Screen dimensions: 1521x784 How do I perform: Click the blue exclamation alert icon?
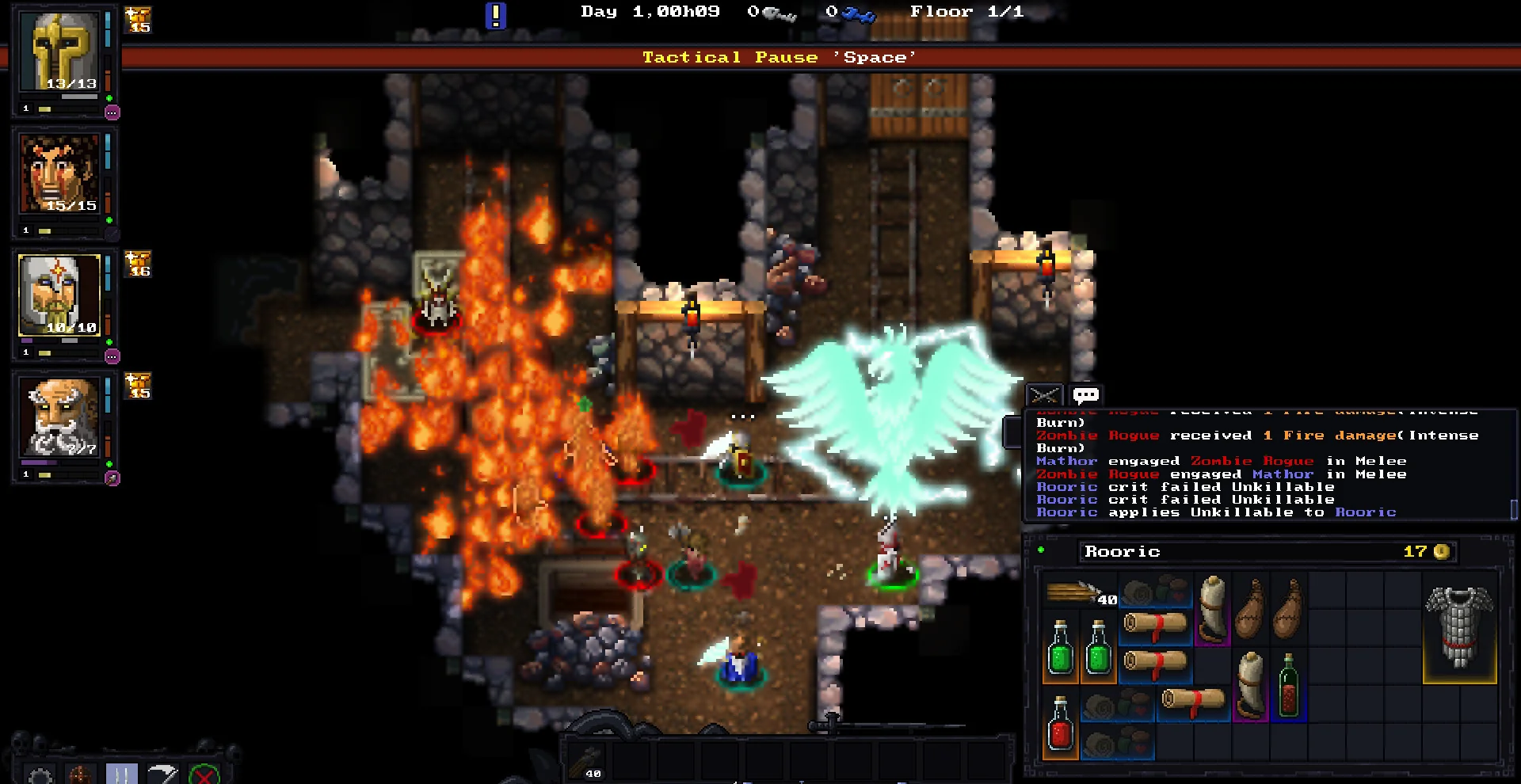pyautogui.click(x=495, y=15)
